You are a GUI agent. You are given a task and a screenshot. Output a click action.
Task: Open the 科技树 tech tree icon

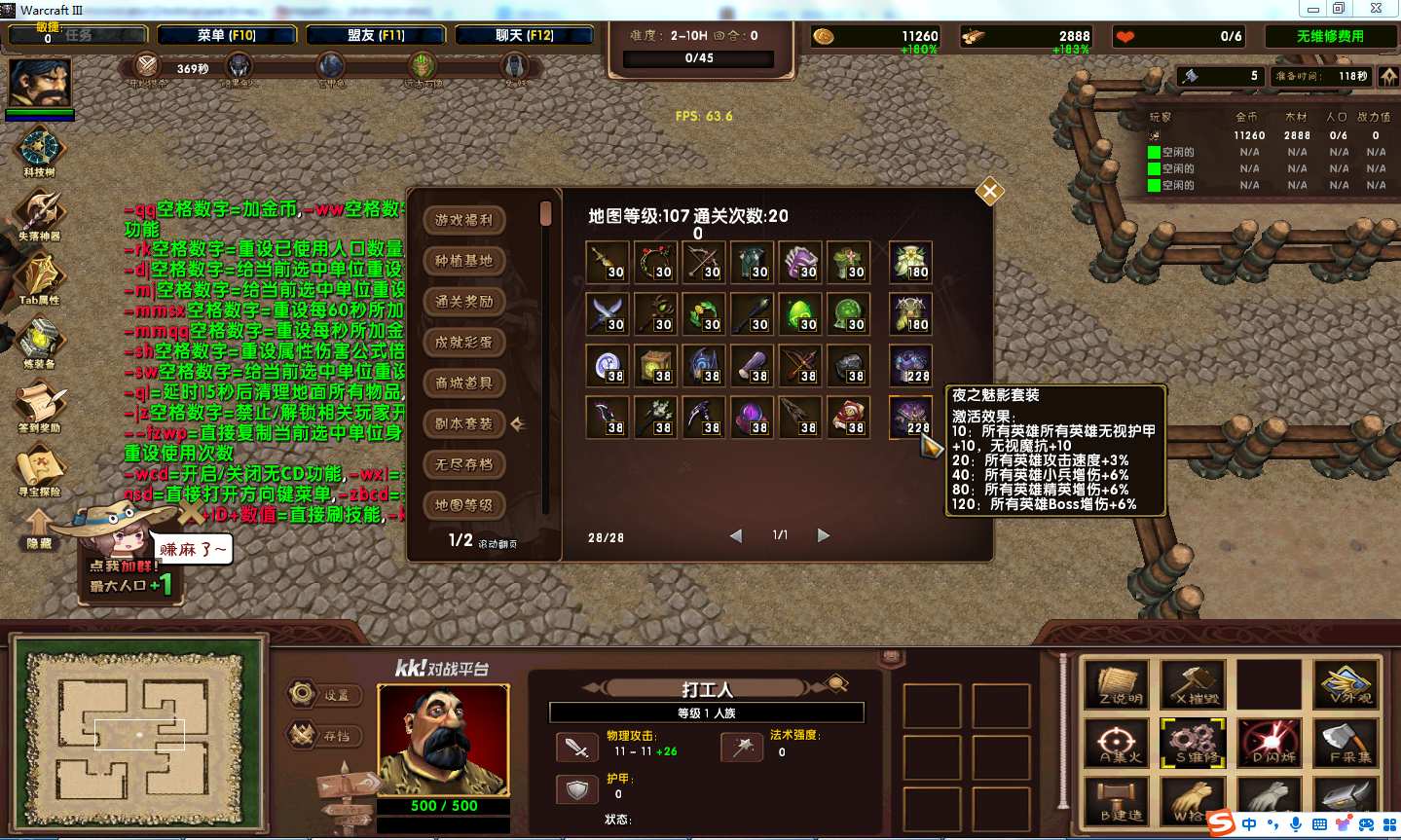pos(40,149)
